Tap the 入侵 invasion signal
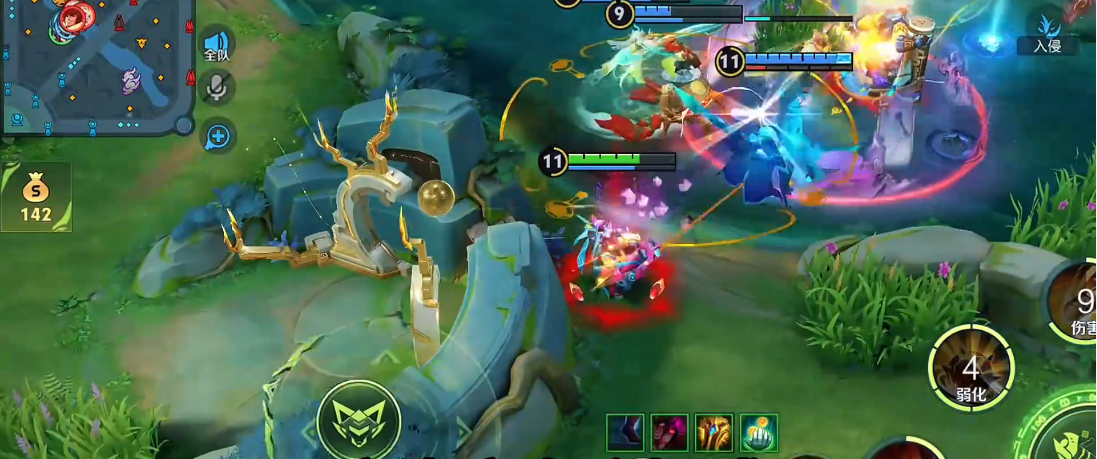Screen dimensions: 1097x459 (1047, 30)
